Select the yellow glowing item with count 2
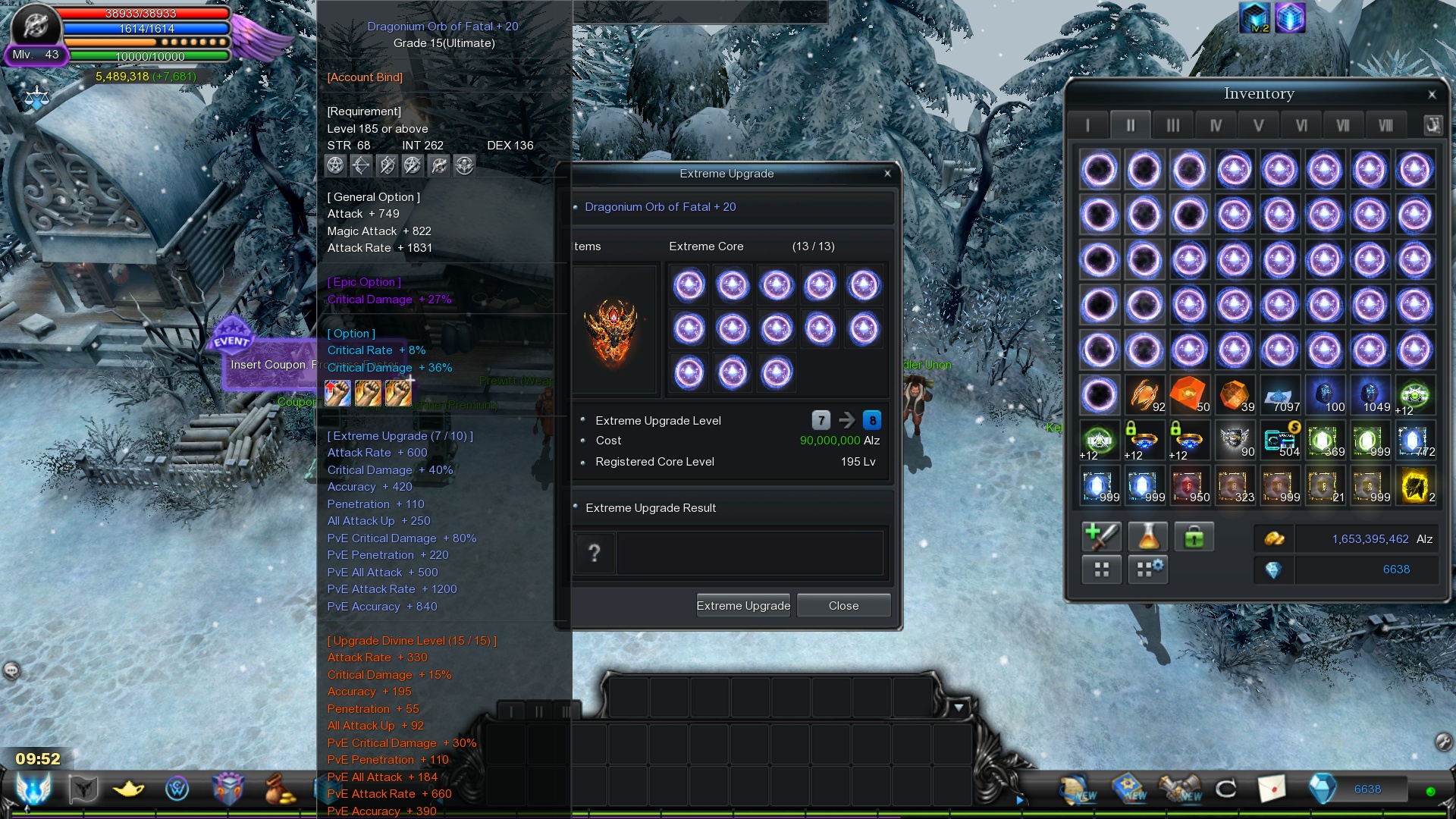The height and width of the screenshot is (819, 1456). [1414, 485]
